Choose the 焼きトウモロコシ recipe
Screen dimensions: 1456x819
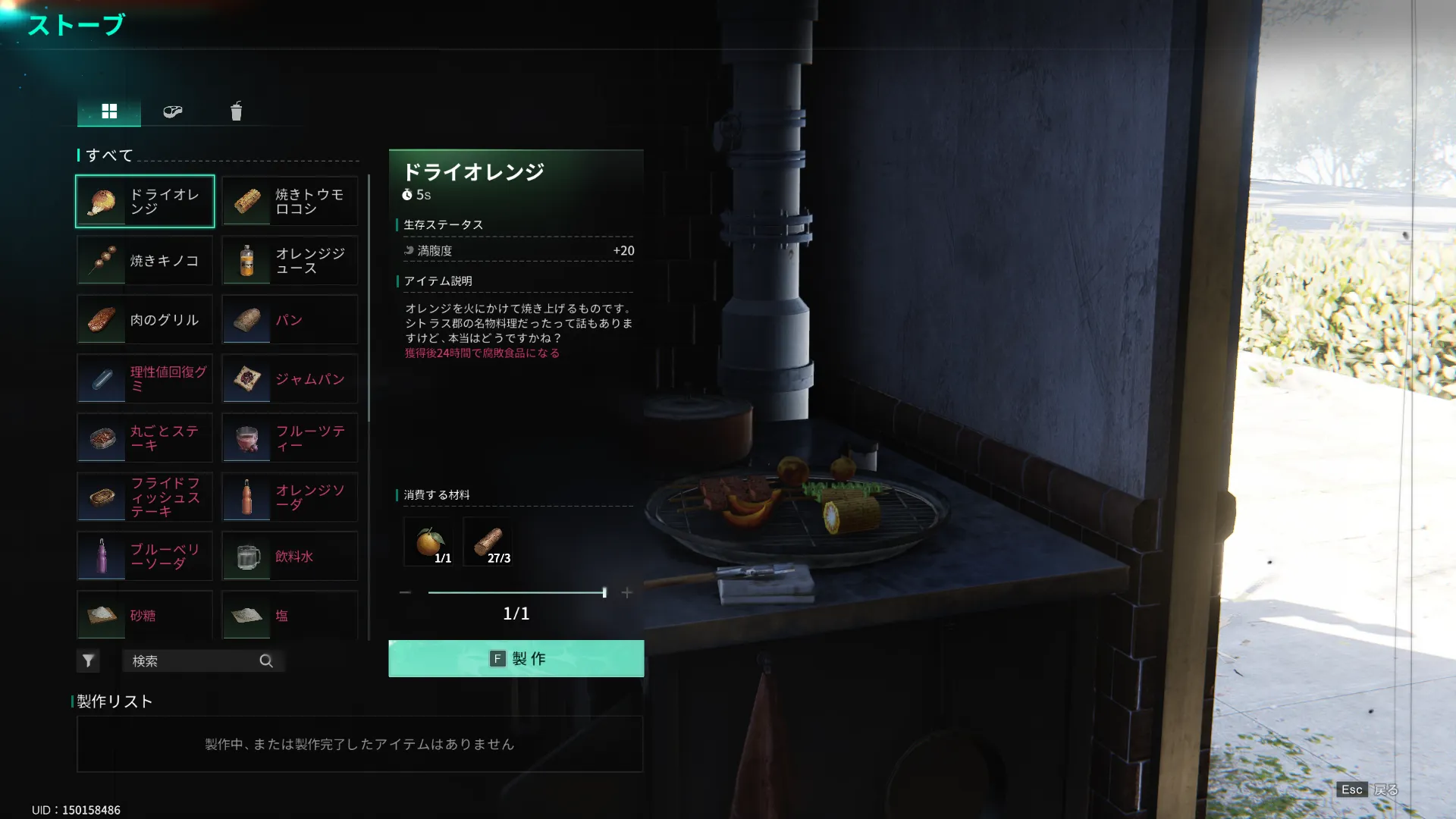tap(290, 202)
